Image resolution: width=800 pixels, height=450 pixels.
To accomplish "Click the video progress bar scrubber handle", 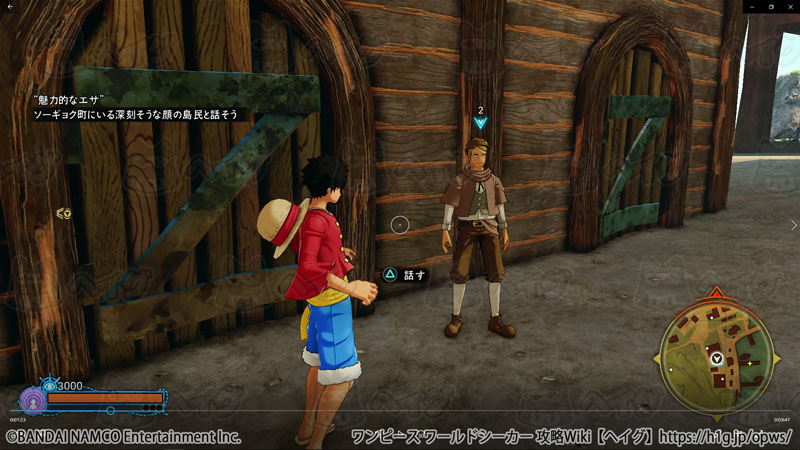I will [x=110, y=410].
